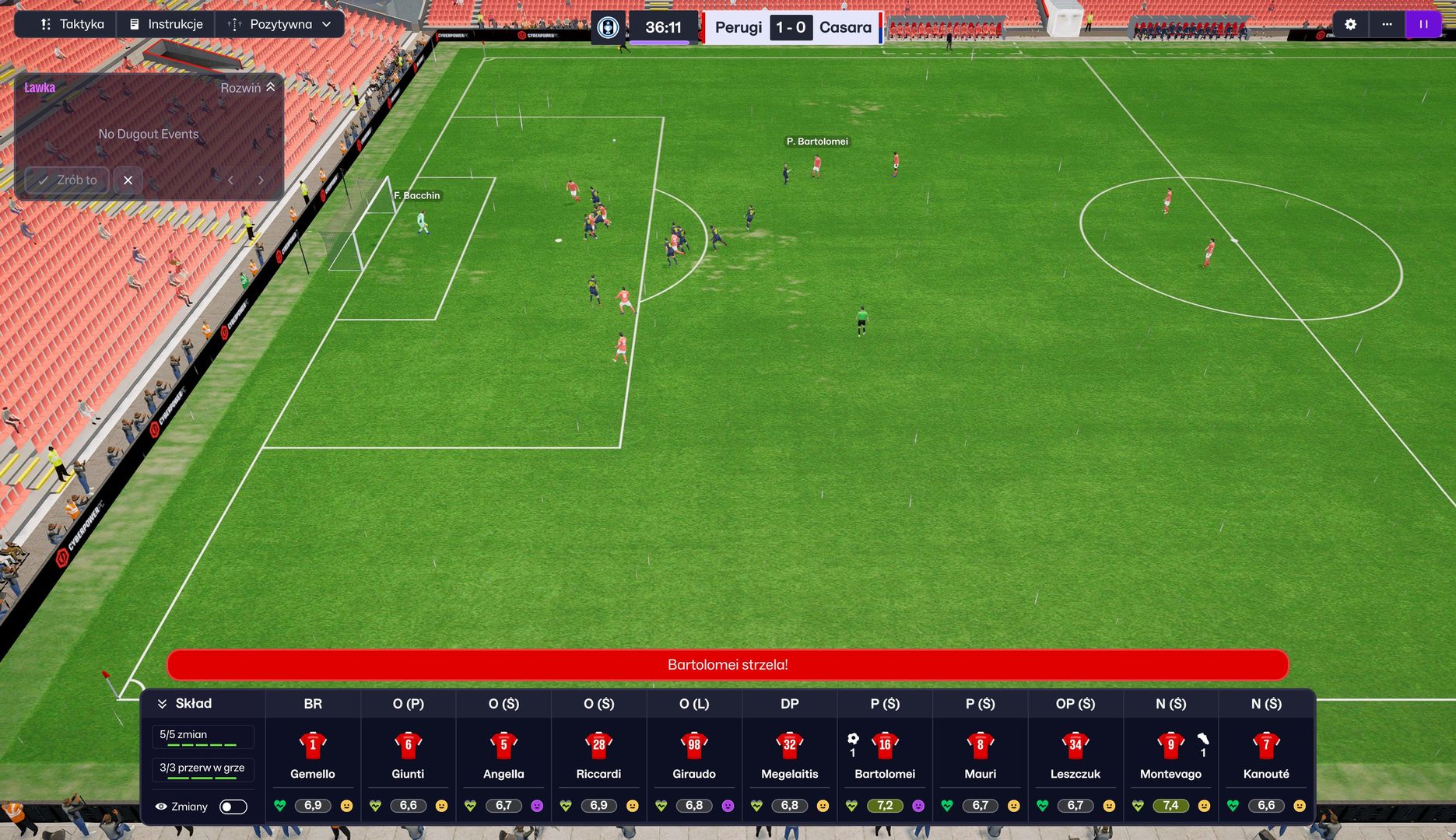Select Leszczuk's number 34 shirt

tap(1075, 745)
